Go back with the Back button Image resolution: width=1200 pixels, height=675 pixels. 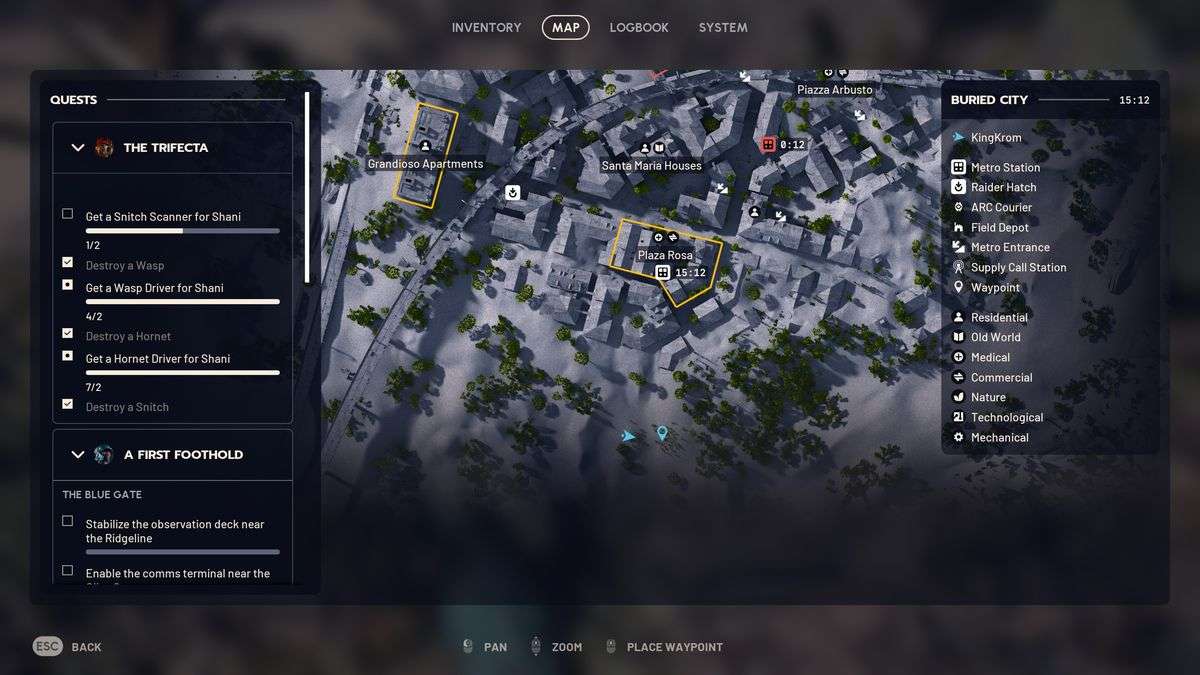68,647
